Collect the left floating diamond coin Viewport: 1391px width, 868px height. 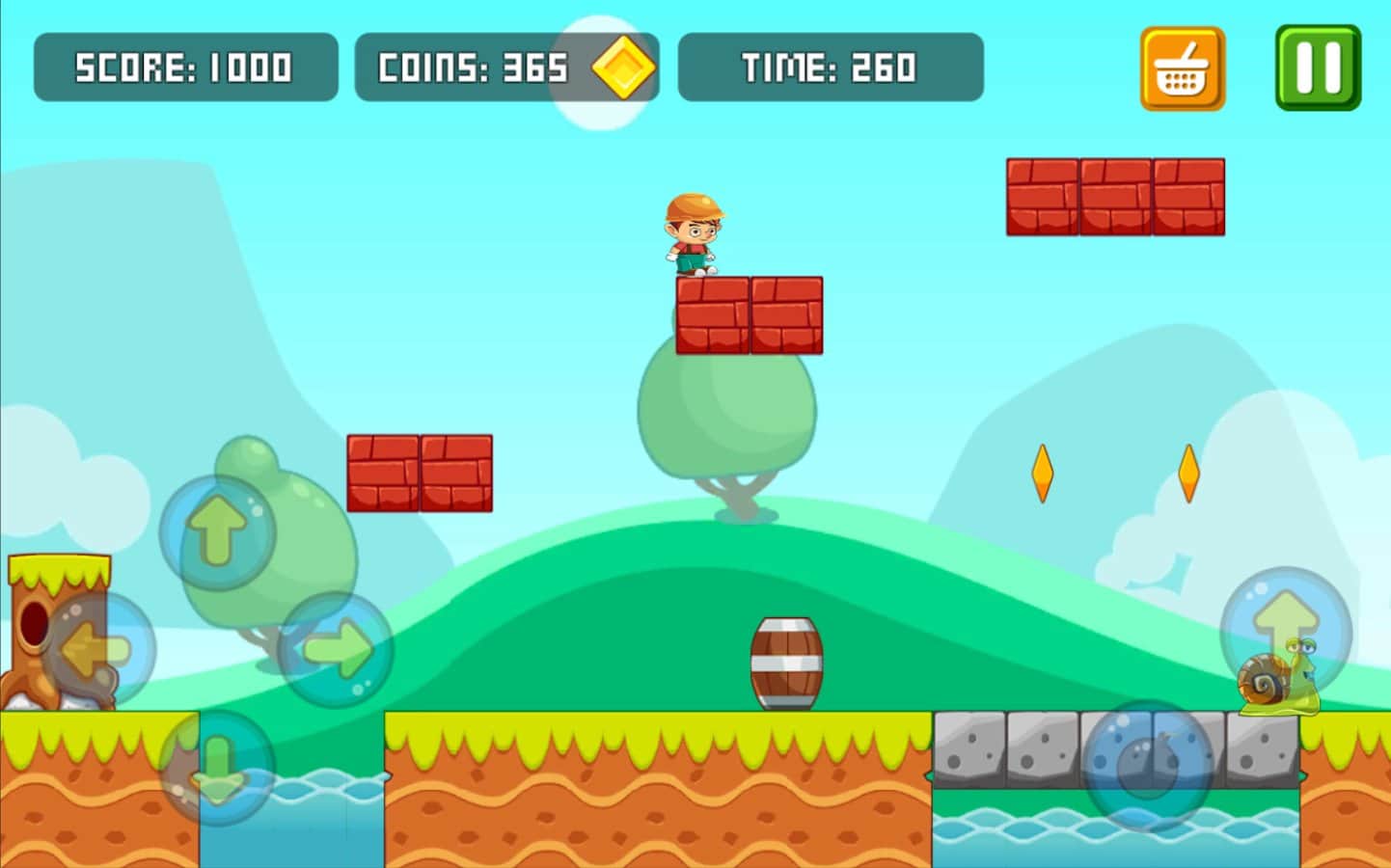tap(1043, 472)
